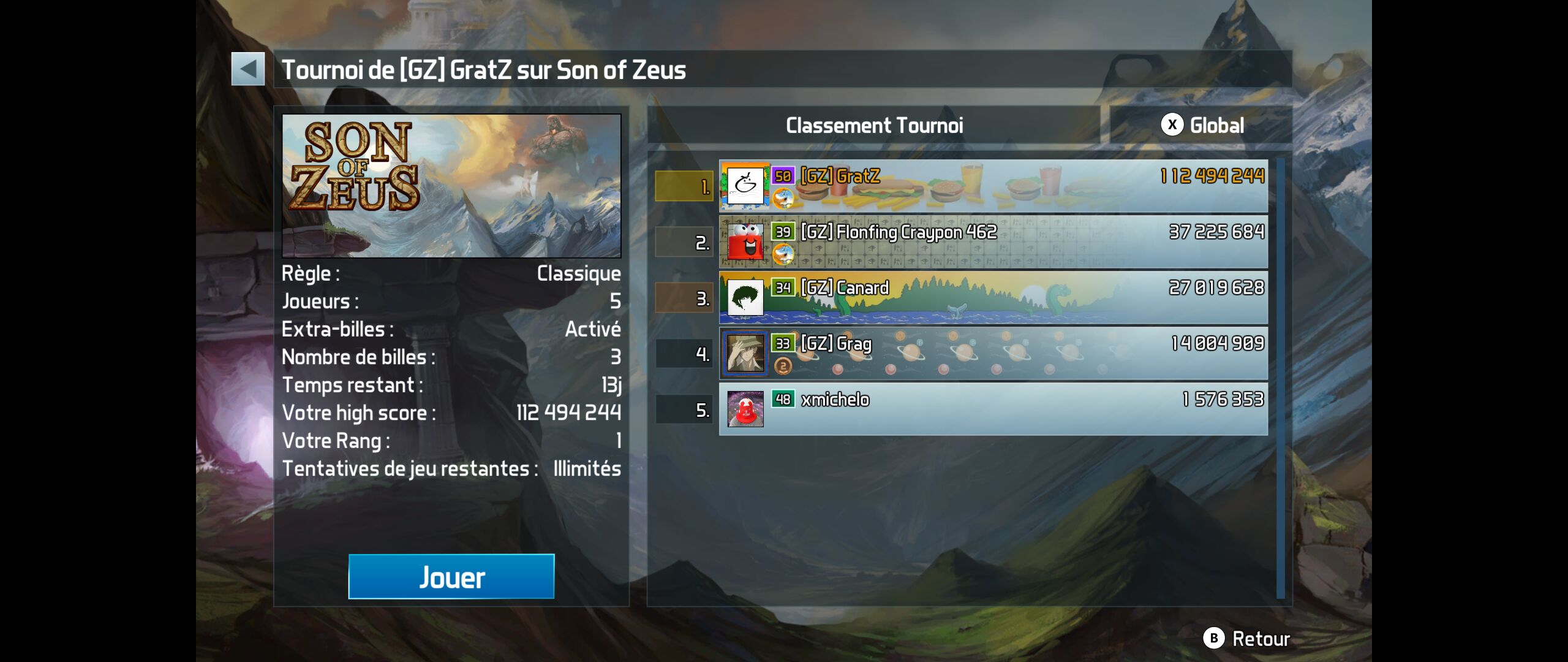
Task: Start the tournament with Jouer
Action: click(x=451, y=576)
